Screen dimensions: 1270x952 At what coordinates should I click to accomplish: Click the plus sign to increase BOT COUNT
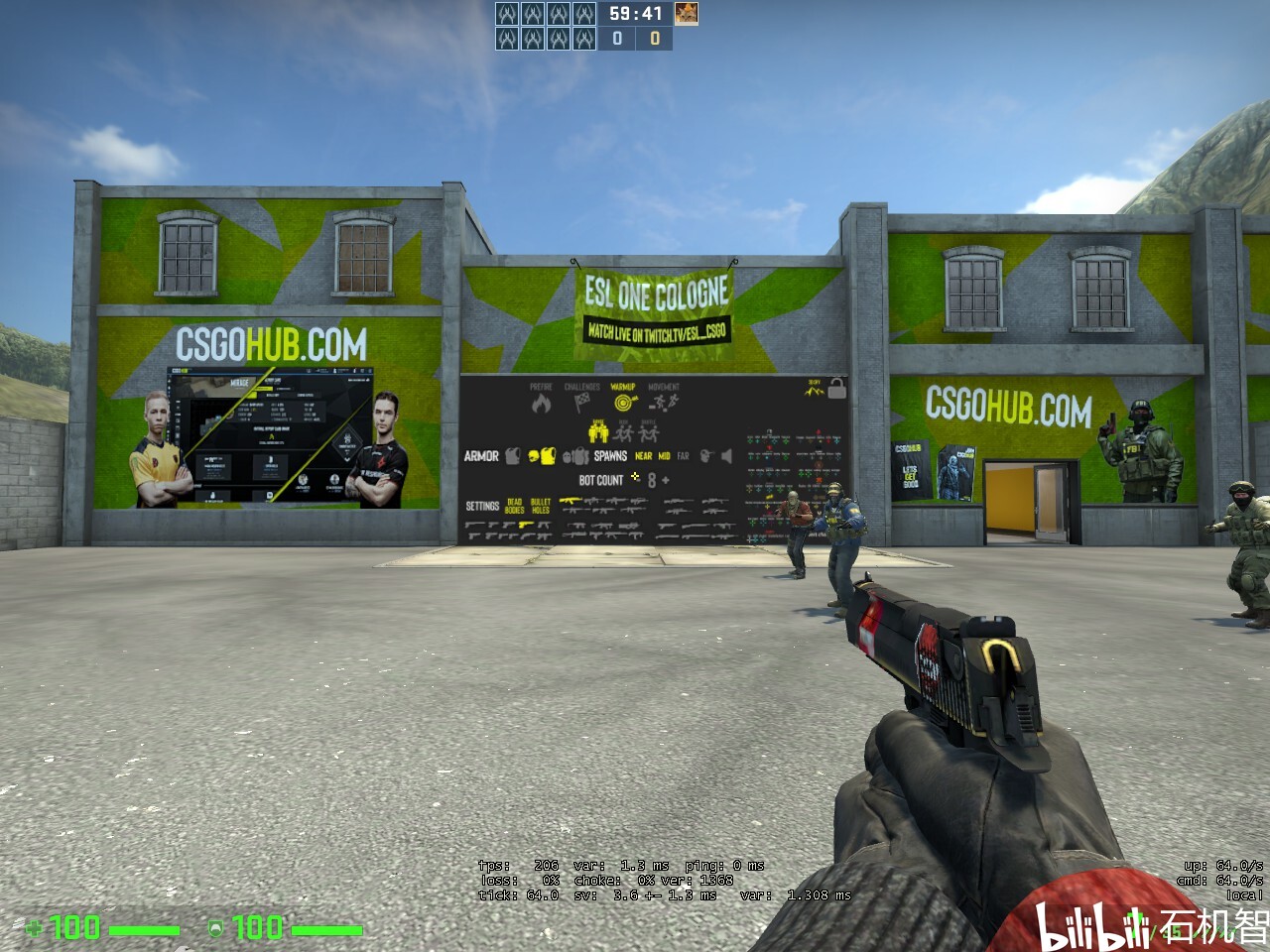(x=665, y=480)
